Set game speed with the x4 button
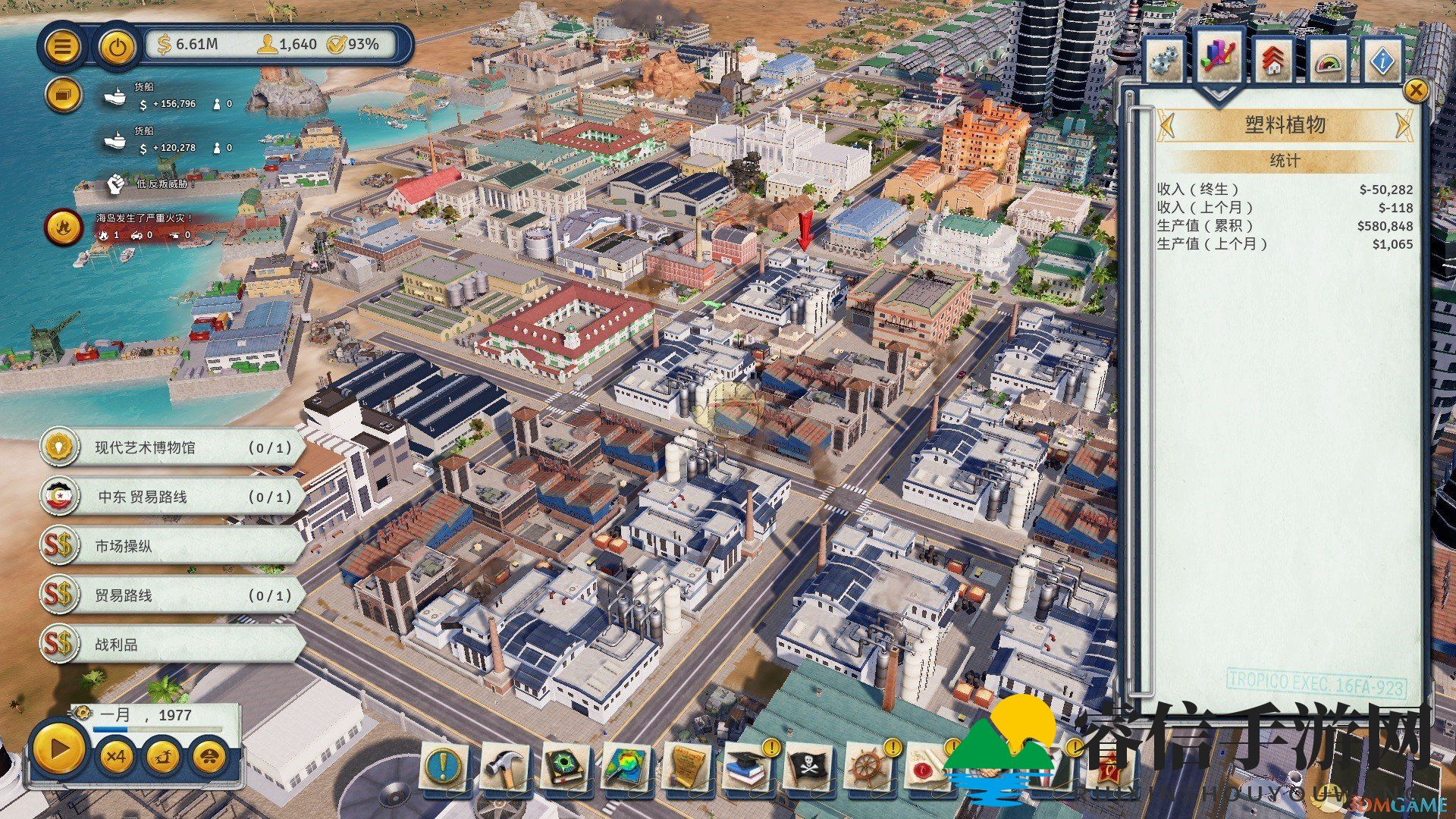This screenshot has width=1456, height=819. click(115, 756)
